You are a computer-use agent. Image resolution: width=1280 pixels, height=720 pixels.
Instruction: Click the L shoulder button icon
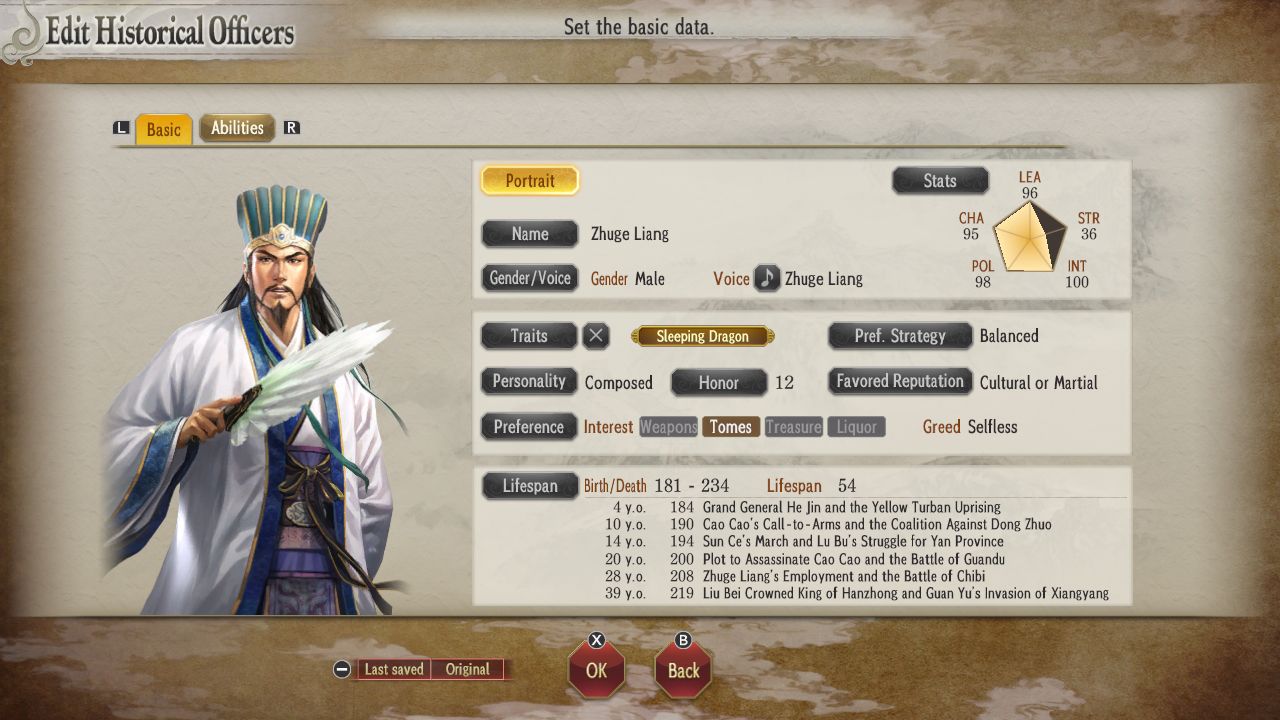(119, 129)
